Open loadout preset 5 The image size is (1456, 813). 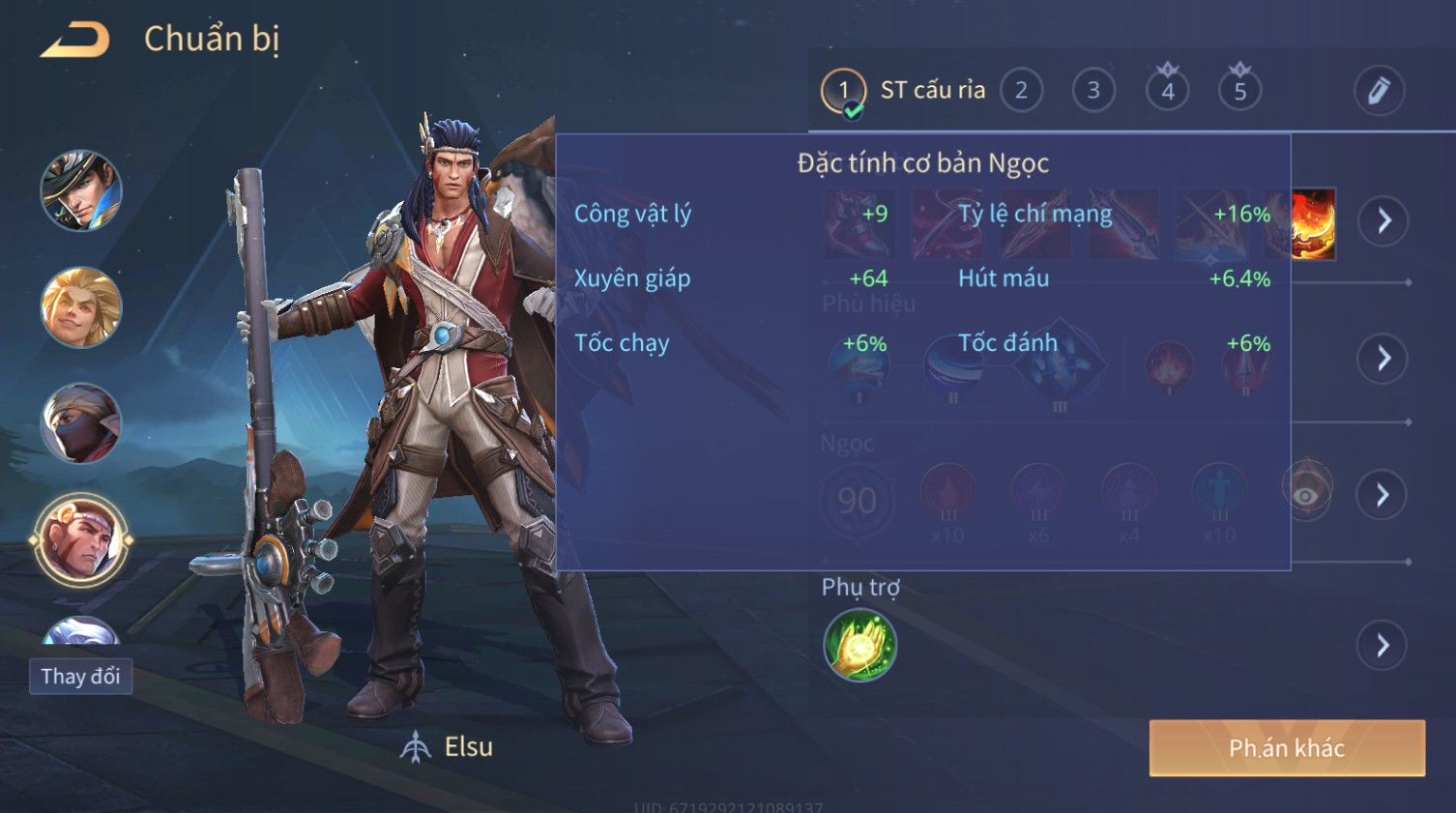click(1239, 91)
